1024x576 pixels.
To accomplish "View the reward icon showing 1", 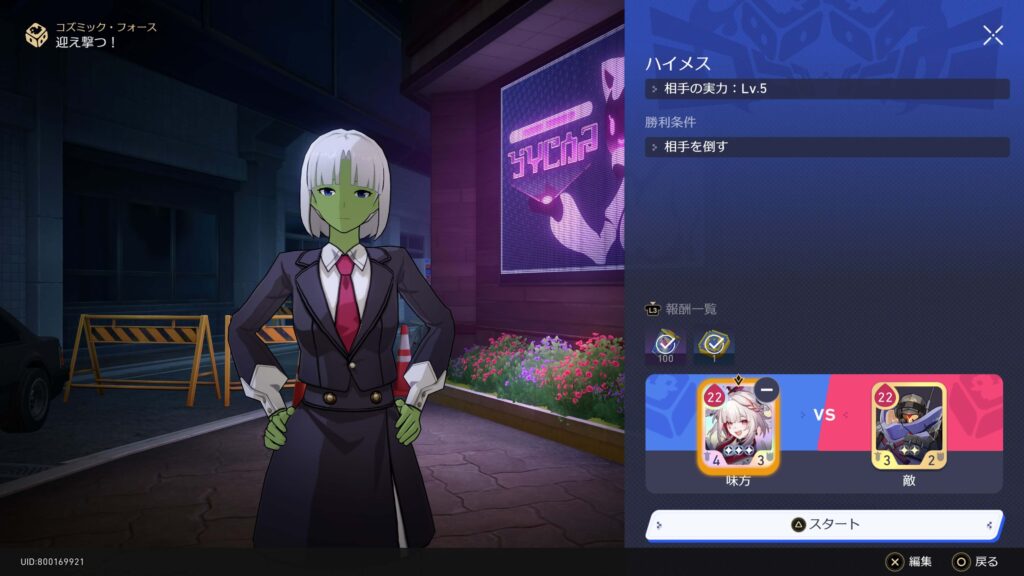I will (715, 346).
